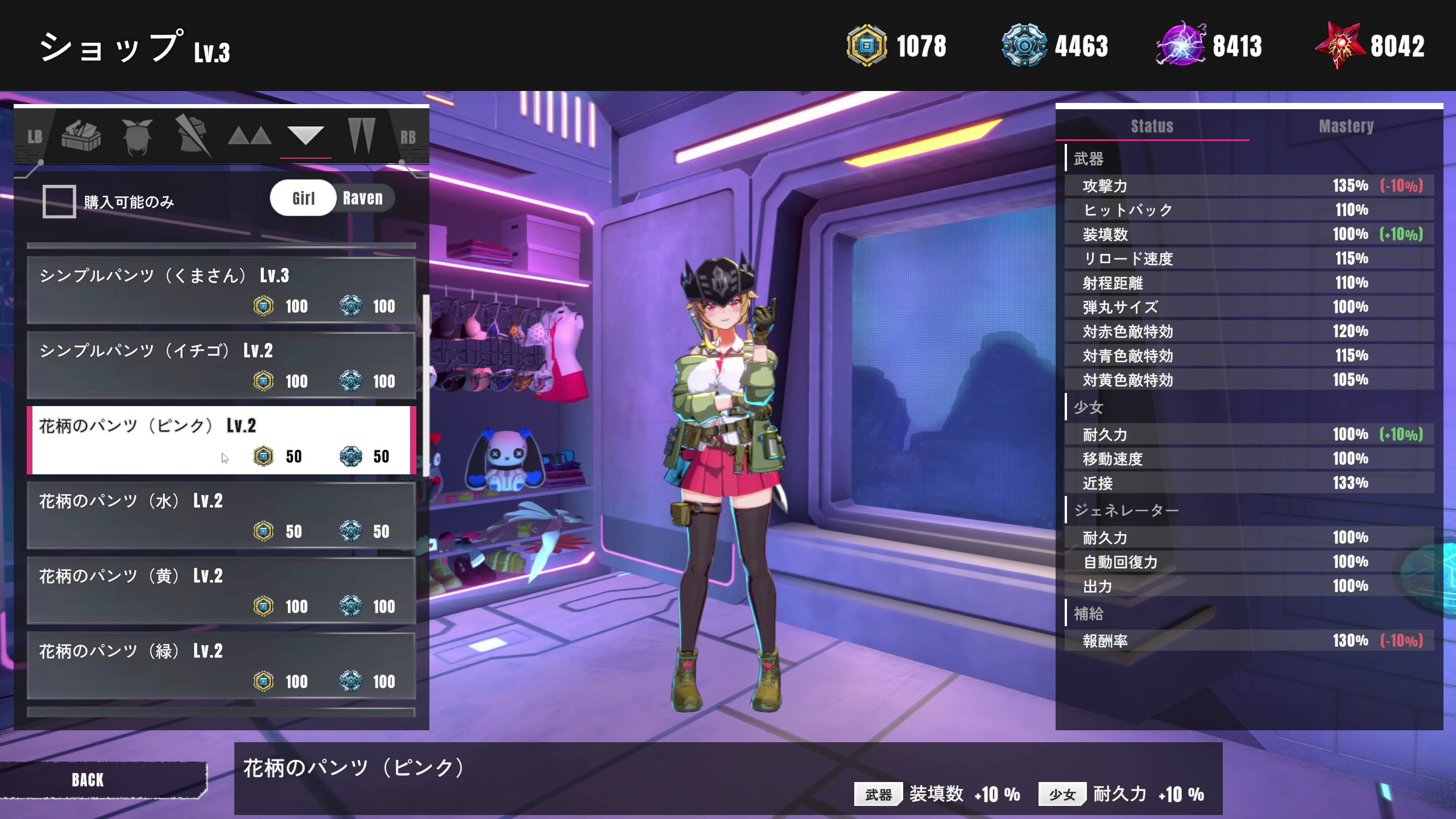Image resolution: width=1456 pixels, height=819 pixels.
Task: Choose シンプルパンツ（イチゴ） Lv.2 from list
Action: pos(221,366)
